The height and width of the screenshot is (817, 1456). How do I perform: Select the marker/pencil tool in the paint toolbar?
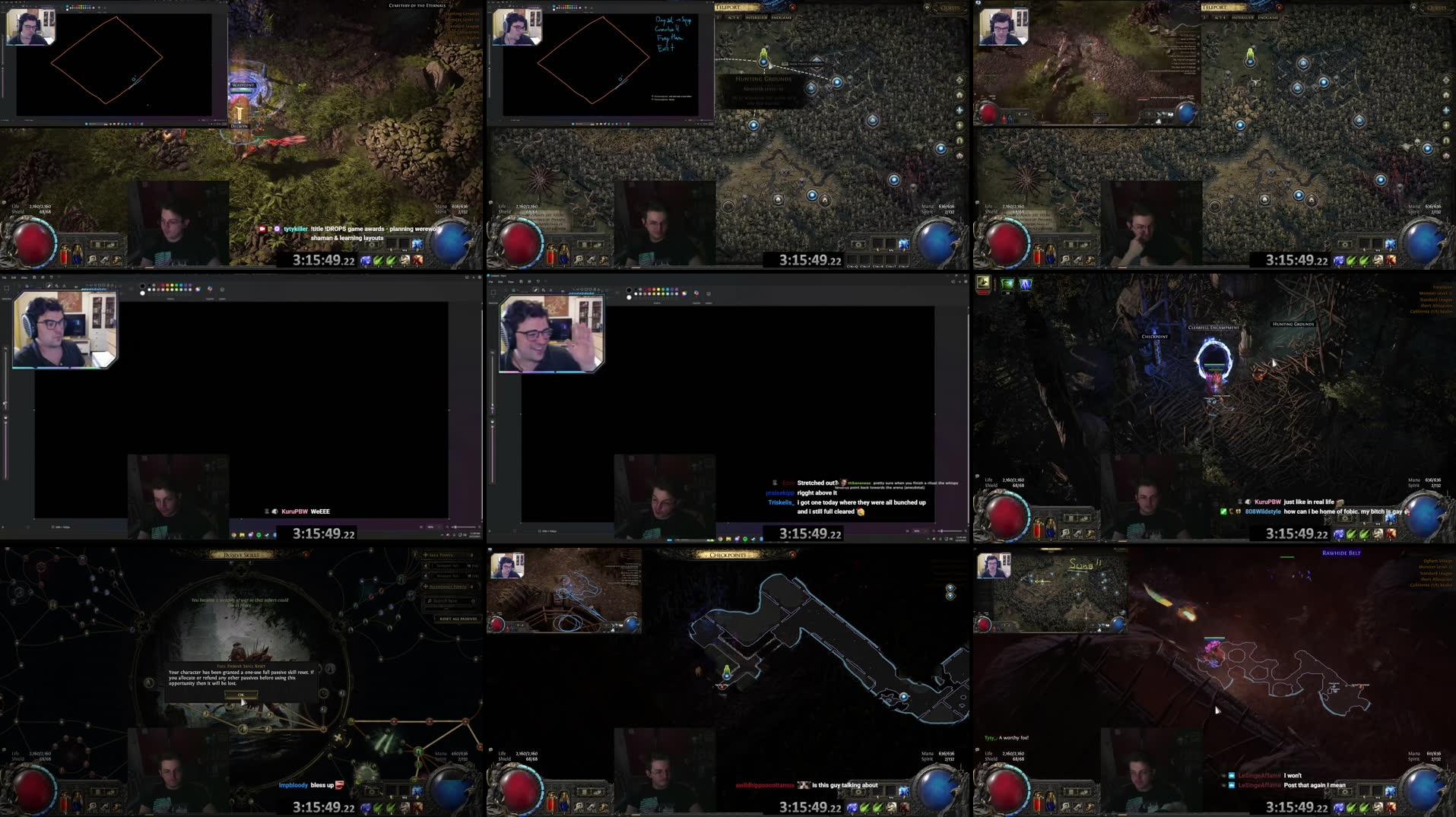point(535,290)
